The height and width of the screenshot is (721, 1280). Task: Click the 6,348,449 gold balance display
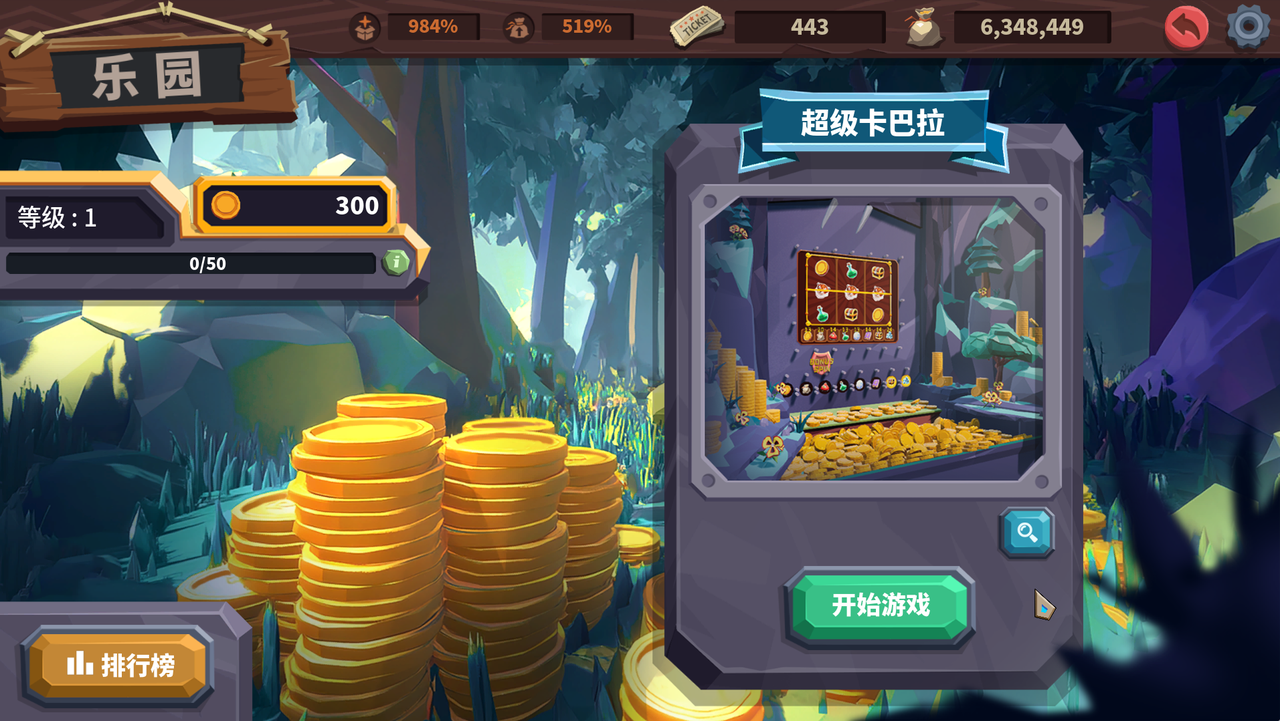1032,28
